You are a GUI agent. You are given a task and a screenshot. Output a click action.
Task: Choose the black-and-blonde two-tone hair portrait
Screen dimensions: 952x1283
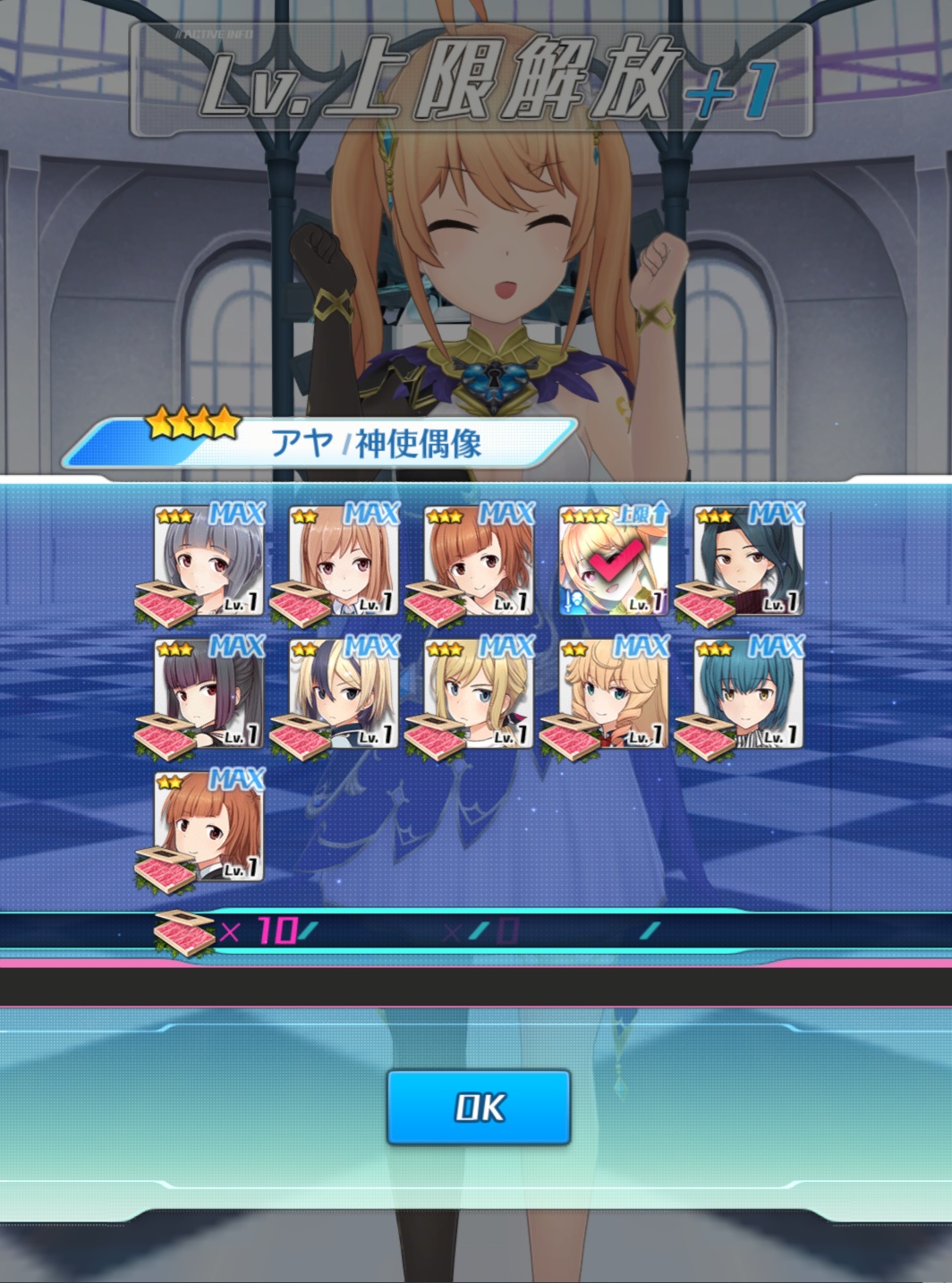click(344, 695)
